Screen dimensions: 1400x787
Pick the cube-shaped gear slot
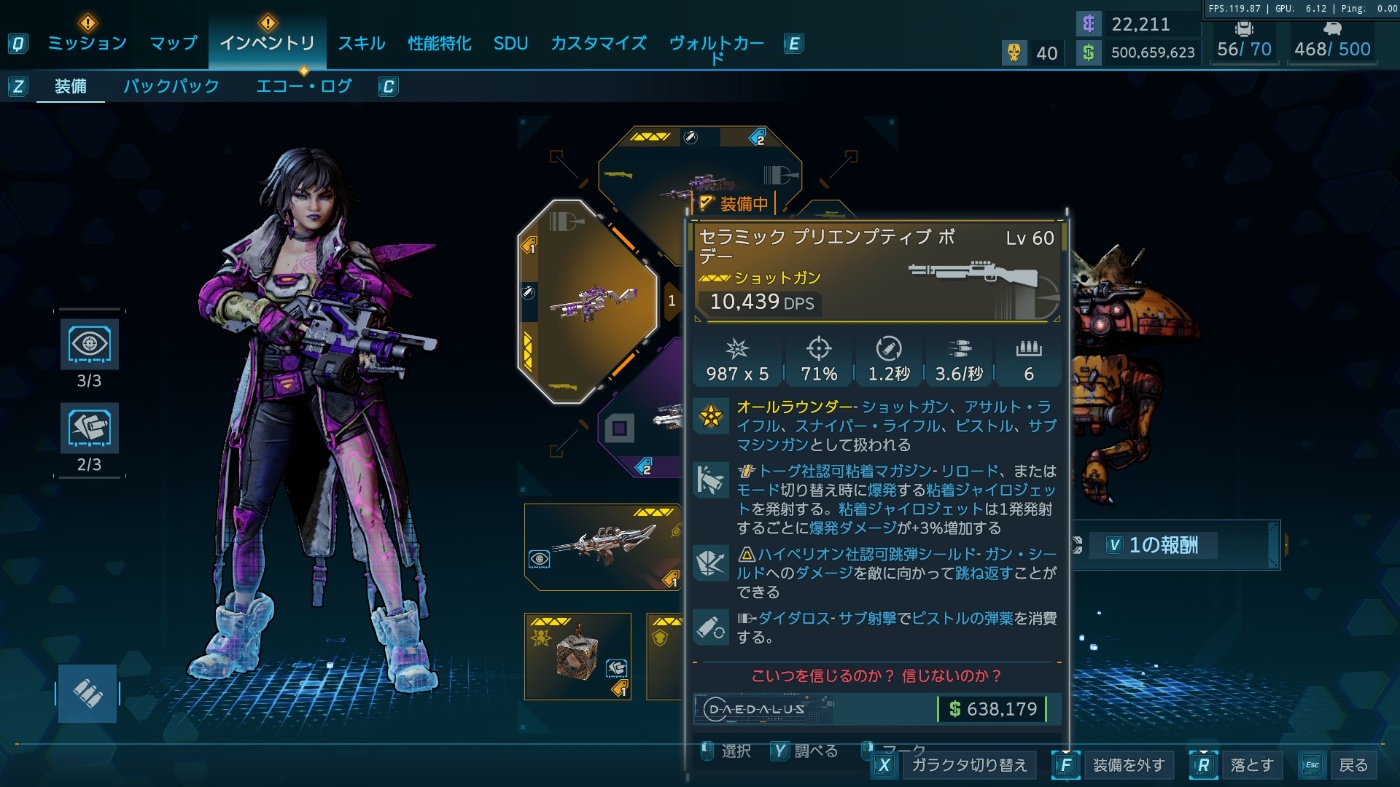click(x=578, y=656)
